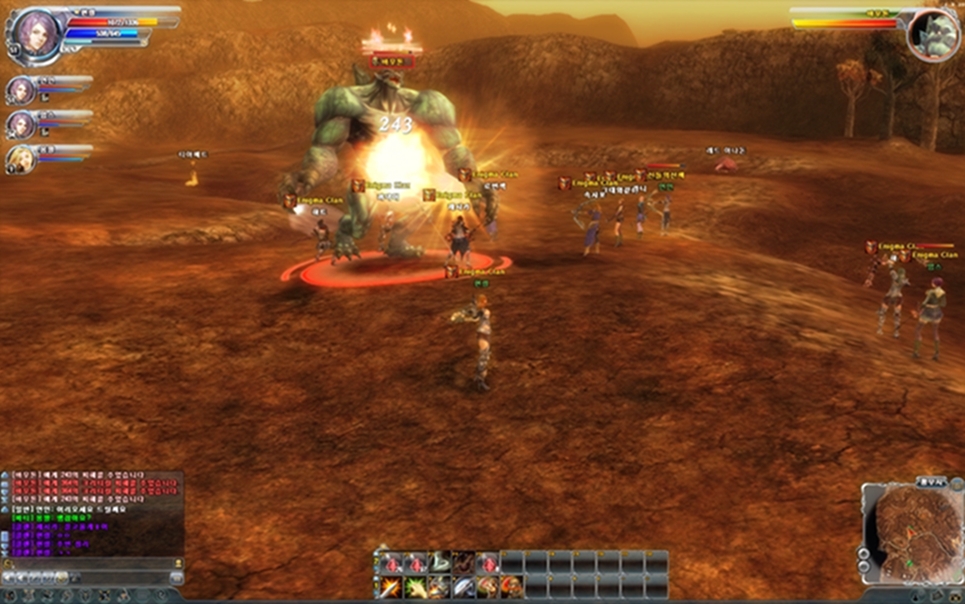Activate the silver blade sweep skill

click(462, 586)
